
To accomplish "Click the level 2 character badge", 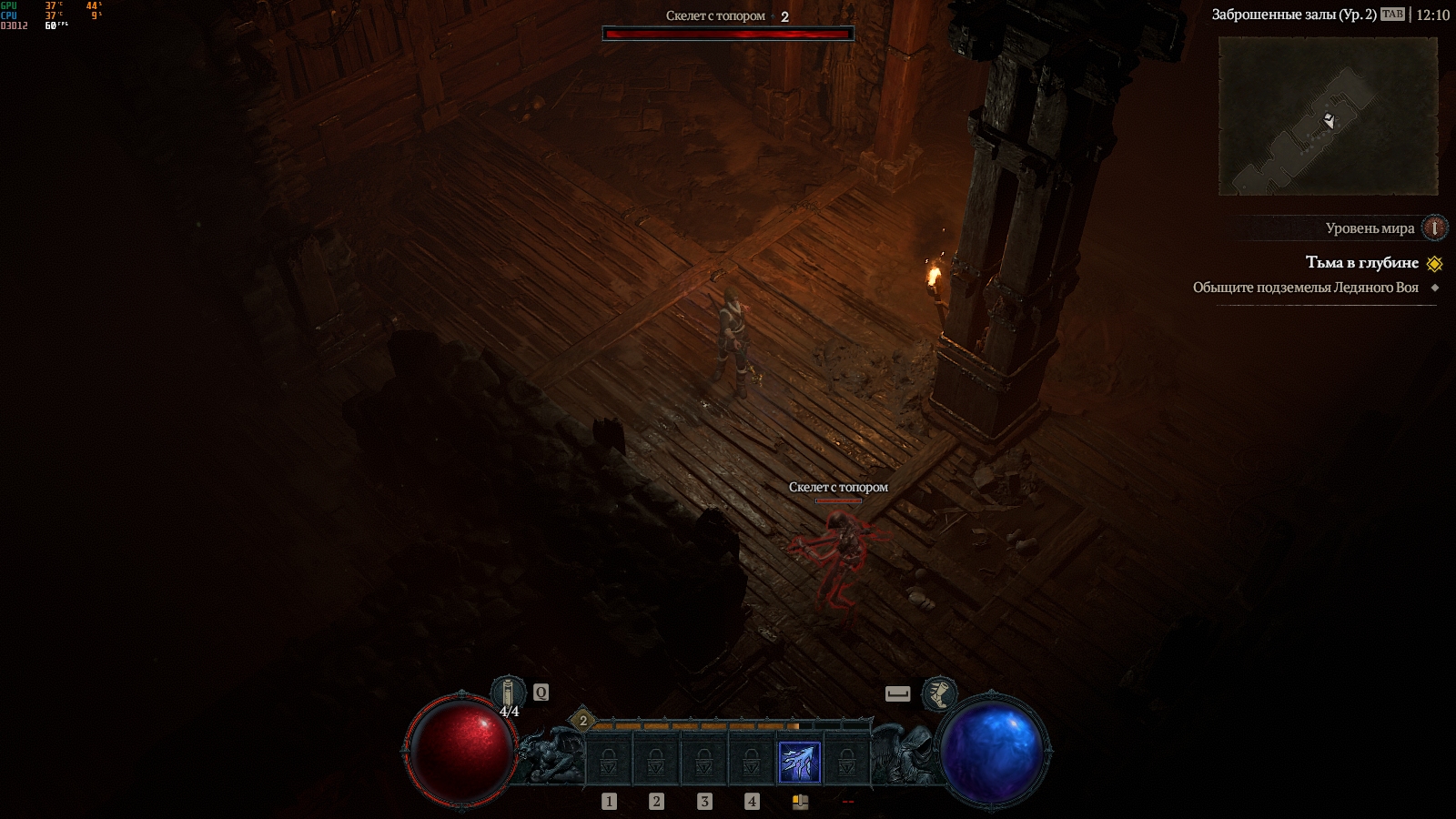I will click(583, 722).
